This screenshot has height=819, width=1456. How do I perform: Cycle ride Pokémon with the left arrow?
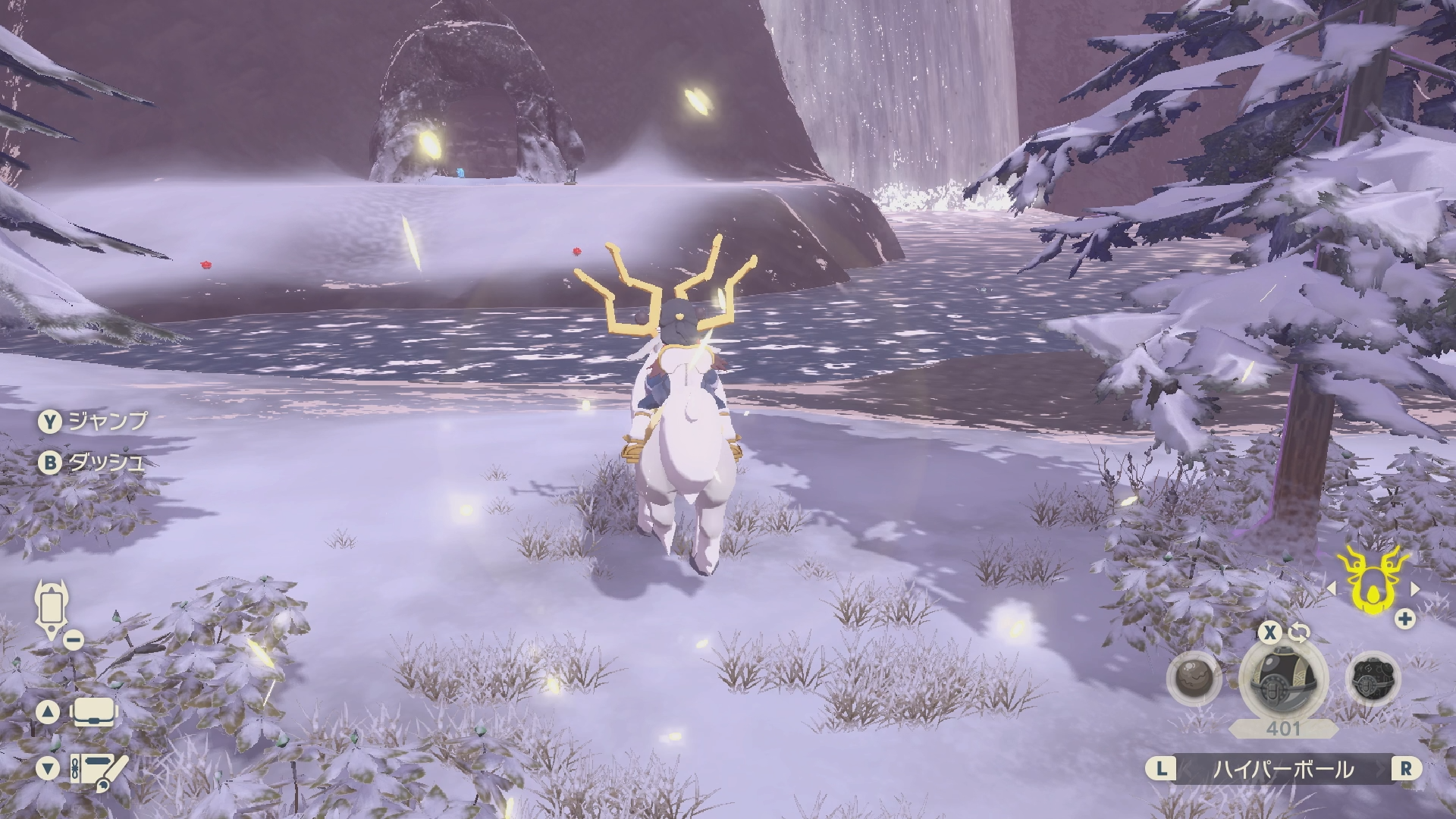click(x=1330, y=588)
